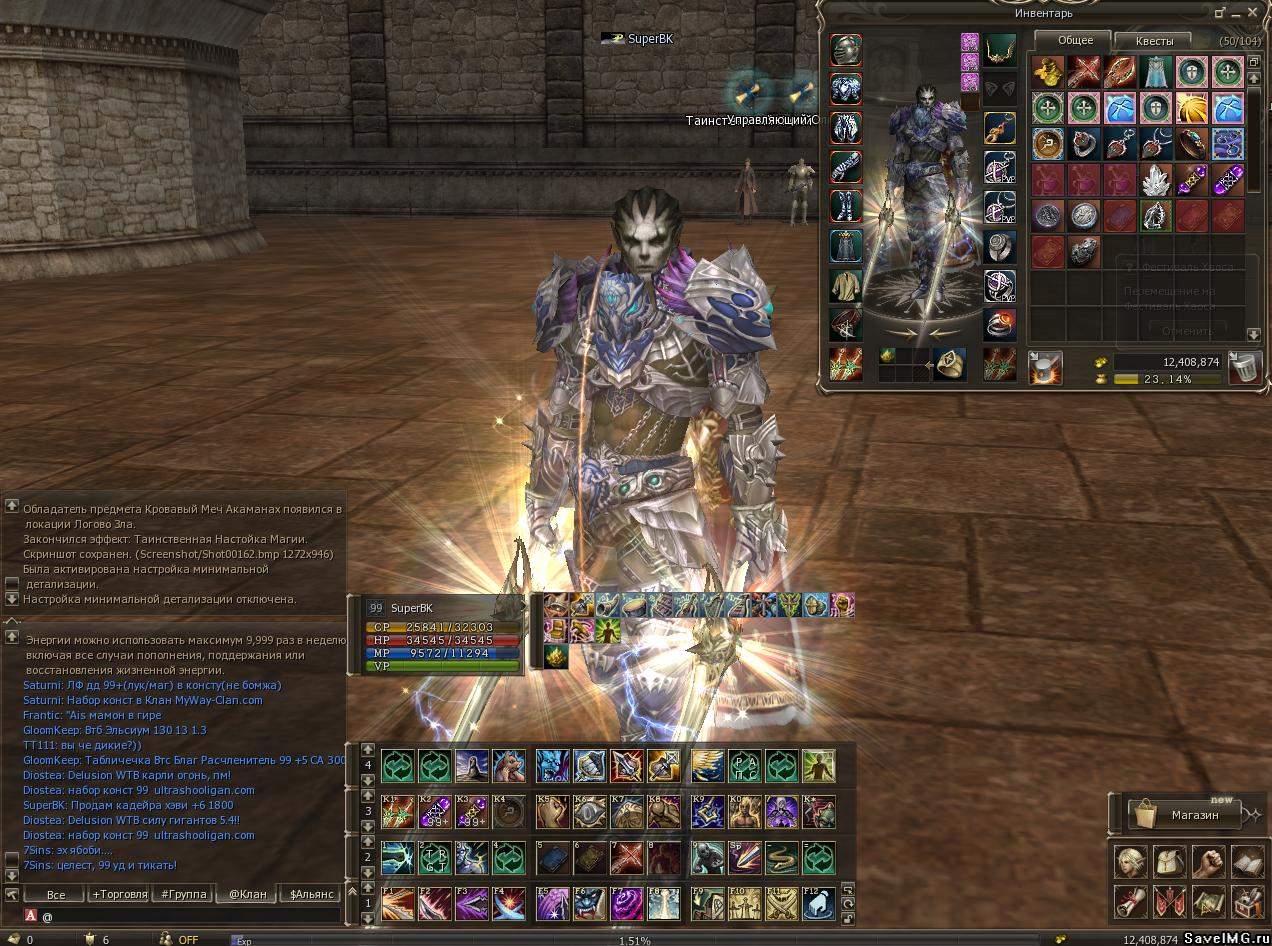Open the Магазин shop button
Viewport: 1272px width, 946px height.
coord(1187,815)
